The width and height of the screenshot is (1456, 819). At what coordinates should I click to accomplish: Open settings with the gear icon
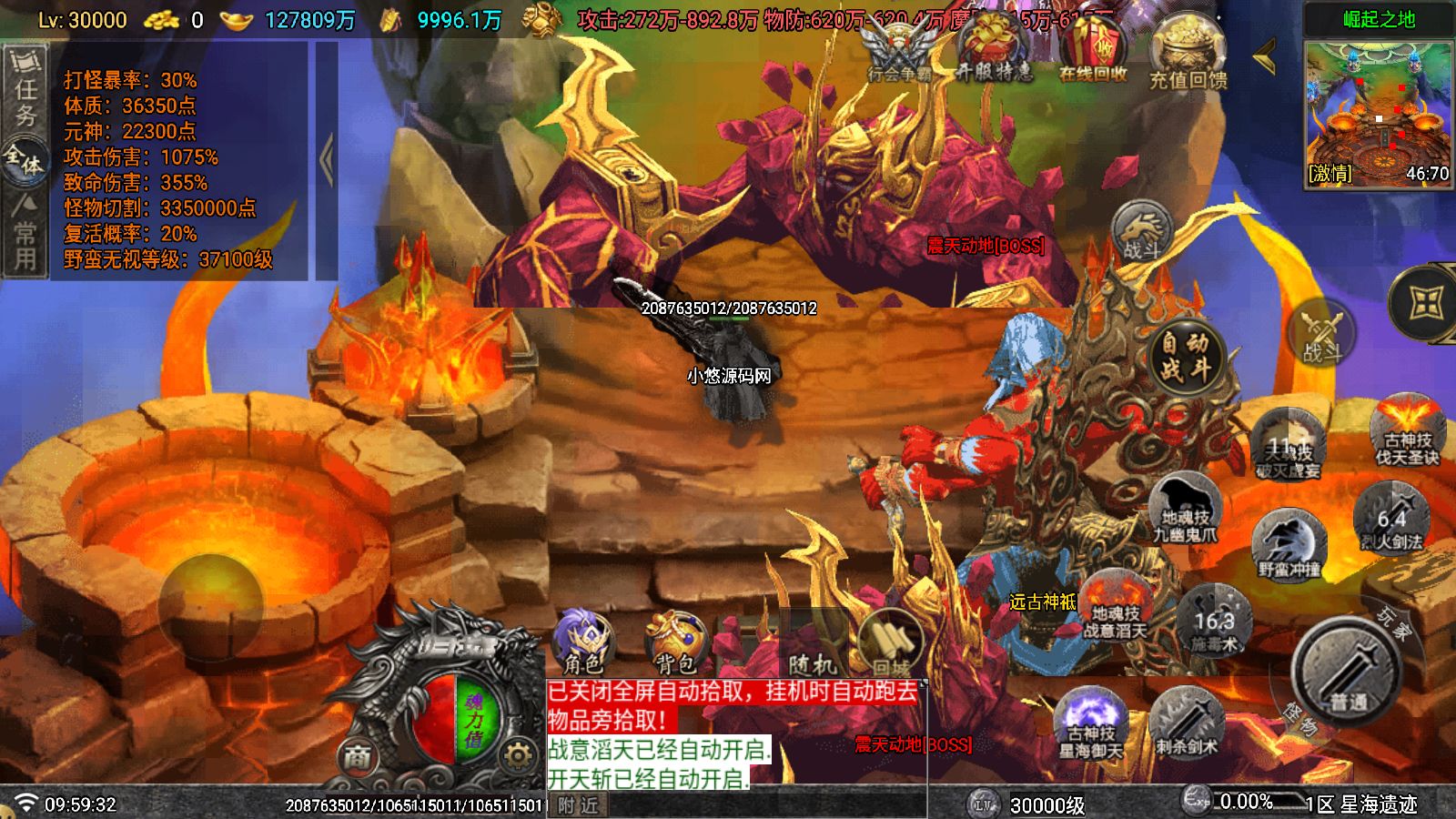point(517,755)
